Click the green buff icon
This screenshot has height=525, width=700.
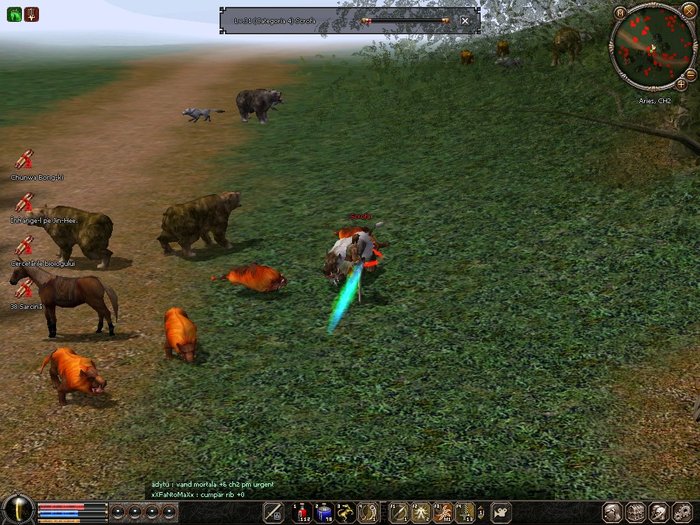[11, 14]
